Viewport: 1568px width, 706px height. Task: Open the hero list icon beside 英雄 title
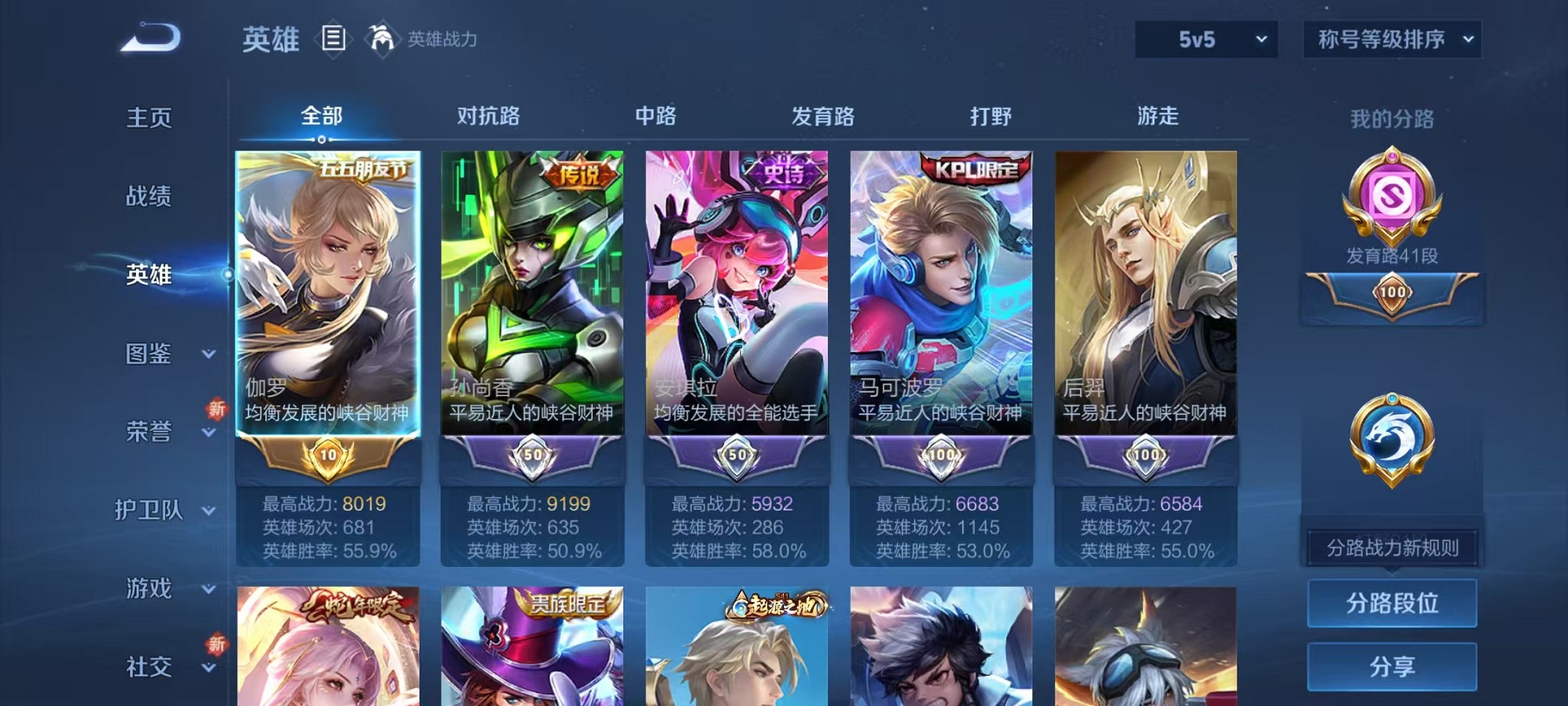click(x=334, y=39)
